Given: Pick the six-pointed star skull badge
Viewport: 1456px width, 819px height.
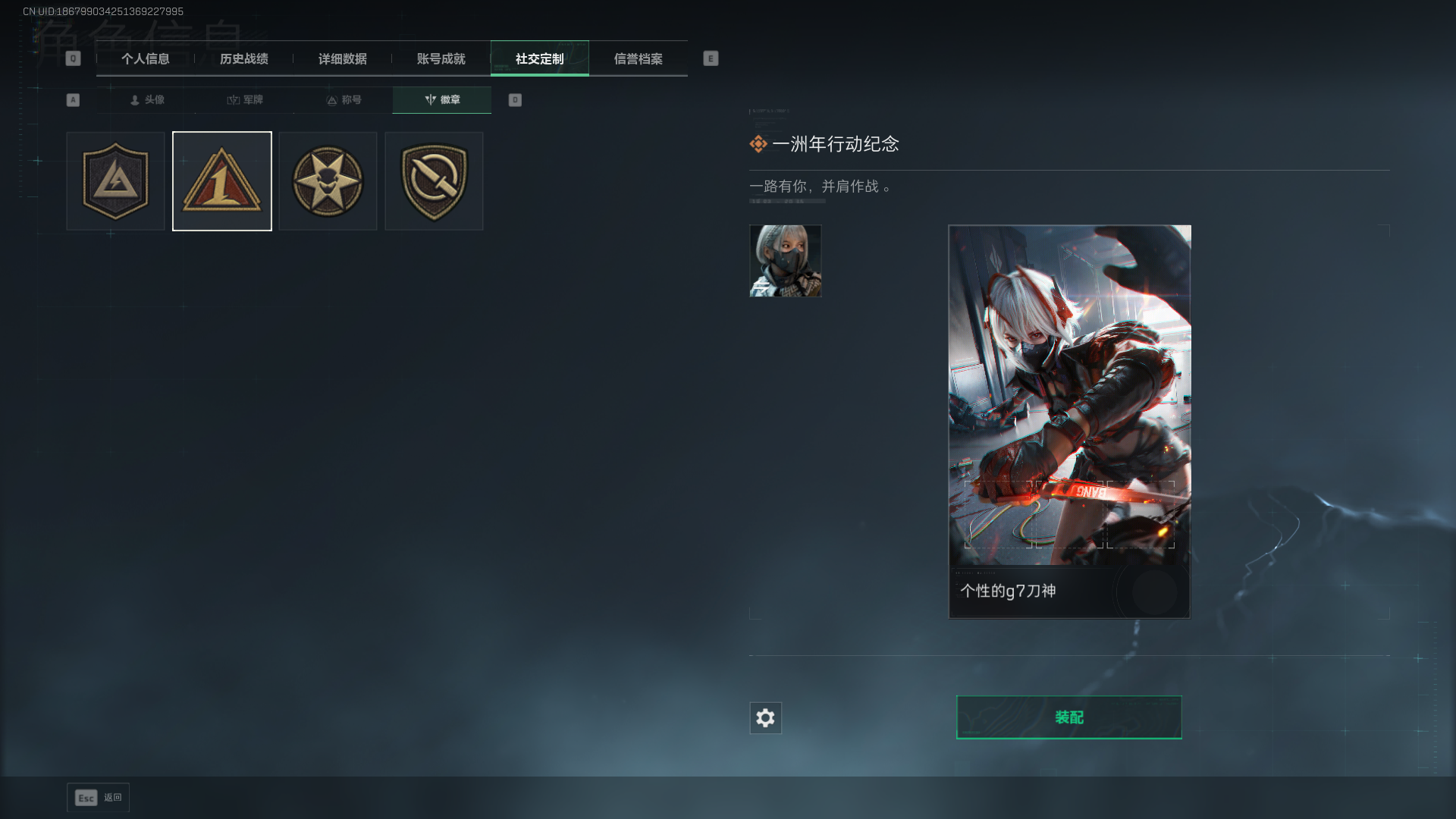Looking at the screenshot, I should pos(328,181).
